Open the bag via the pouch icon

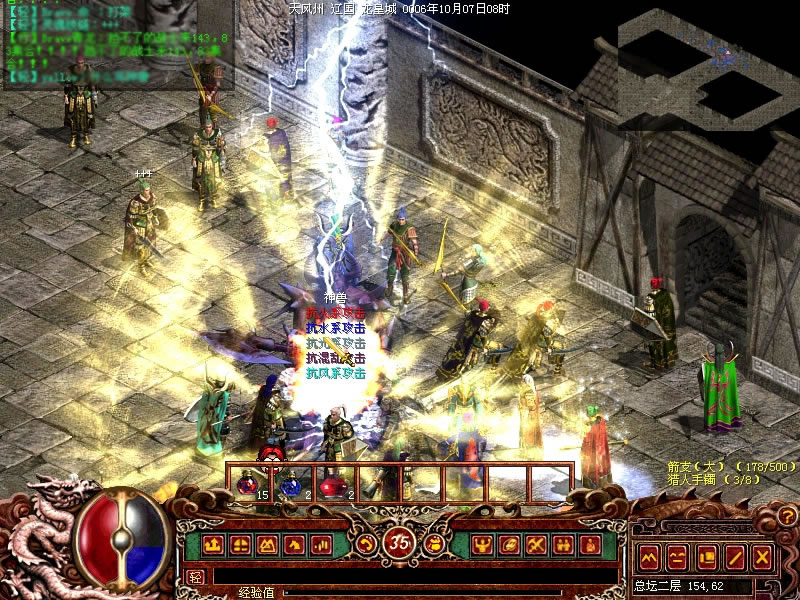pyautogui.click(x=435, y=545)
